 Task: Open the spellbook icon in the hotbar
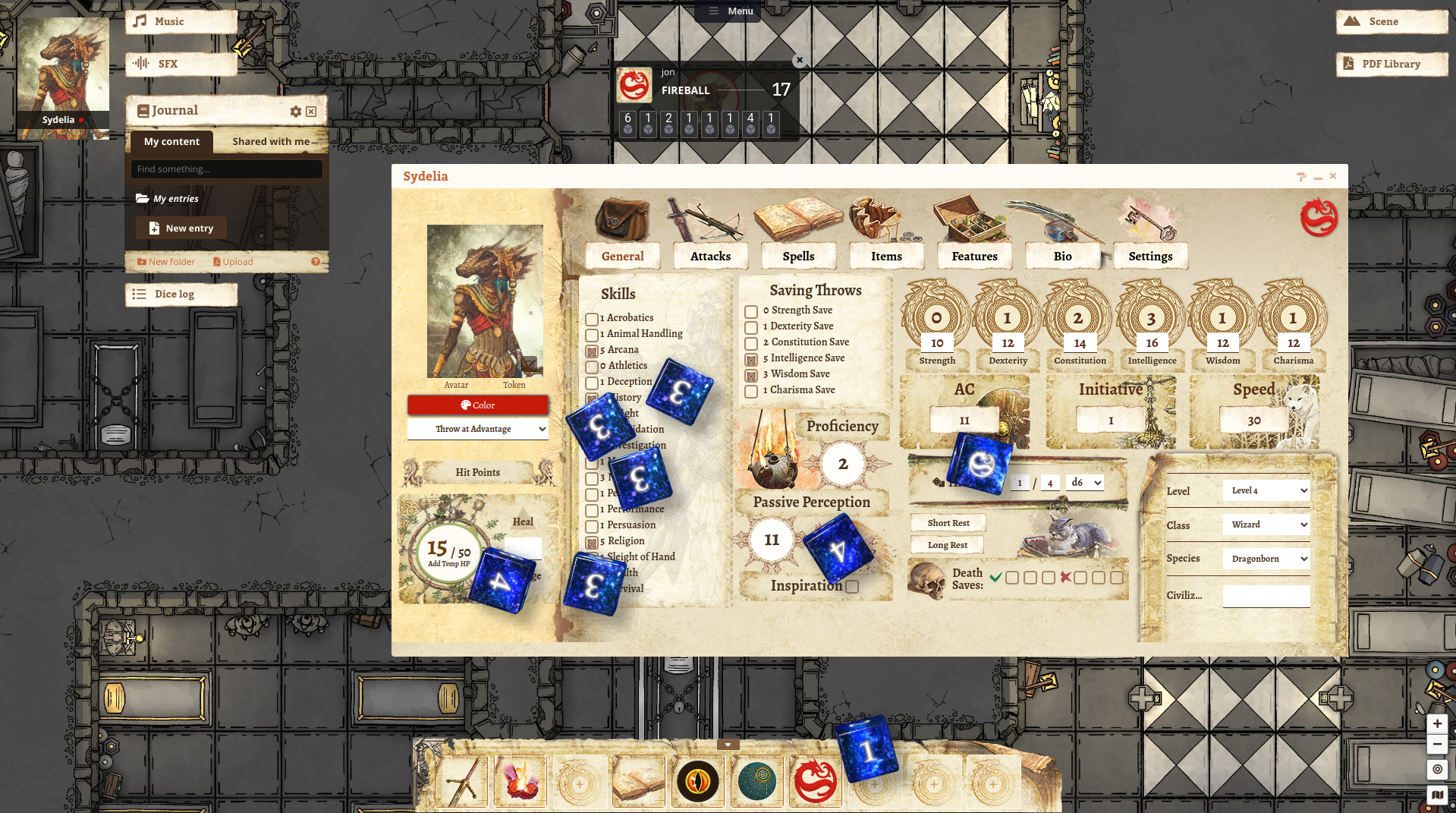(638, 780)
